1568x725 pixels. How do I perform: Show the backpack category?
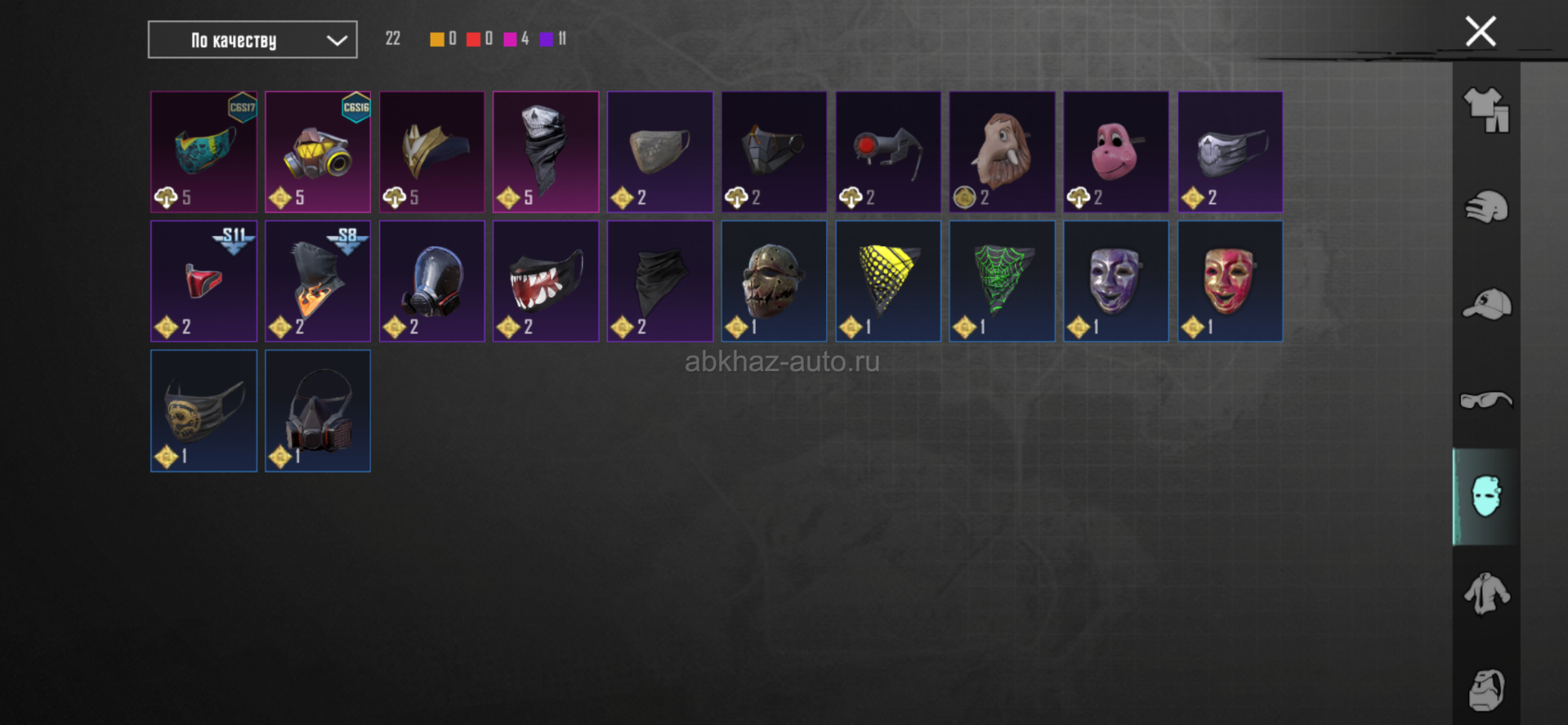1486,689
